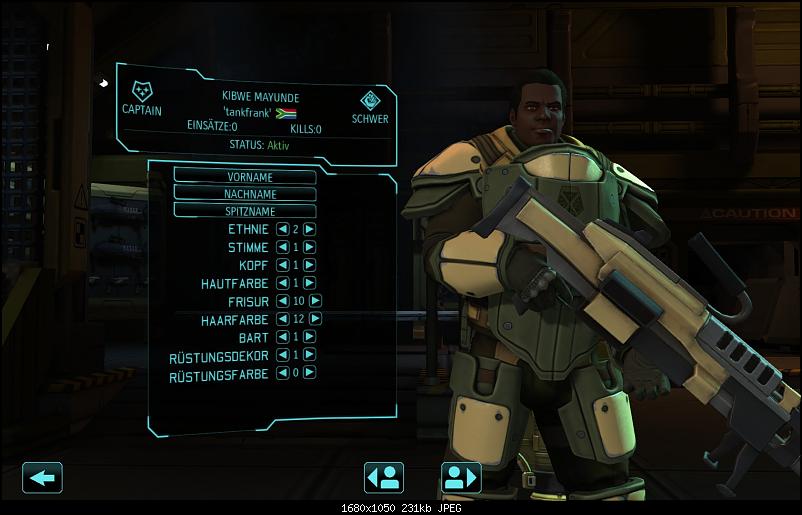Decrease the RÜSTUNGSFARBE armor color
802x515 pixels.
[x=282, y=373]
